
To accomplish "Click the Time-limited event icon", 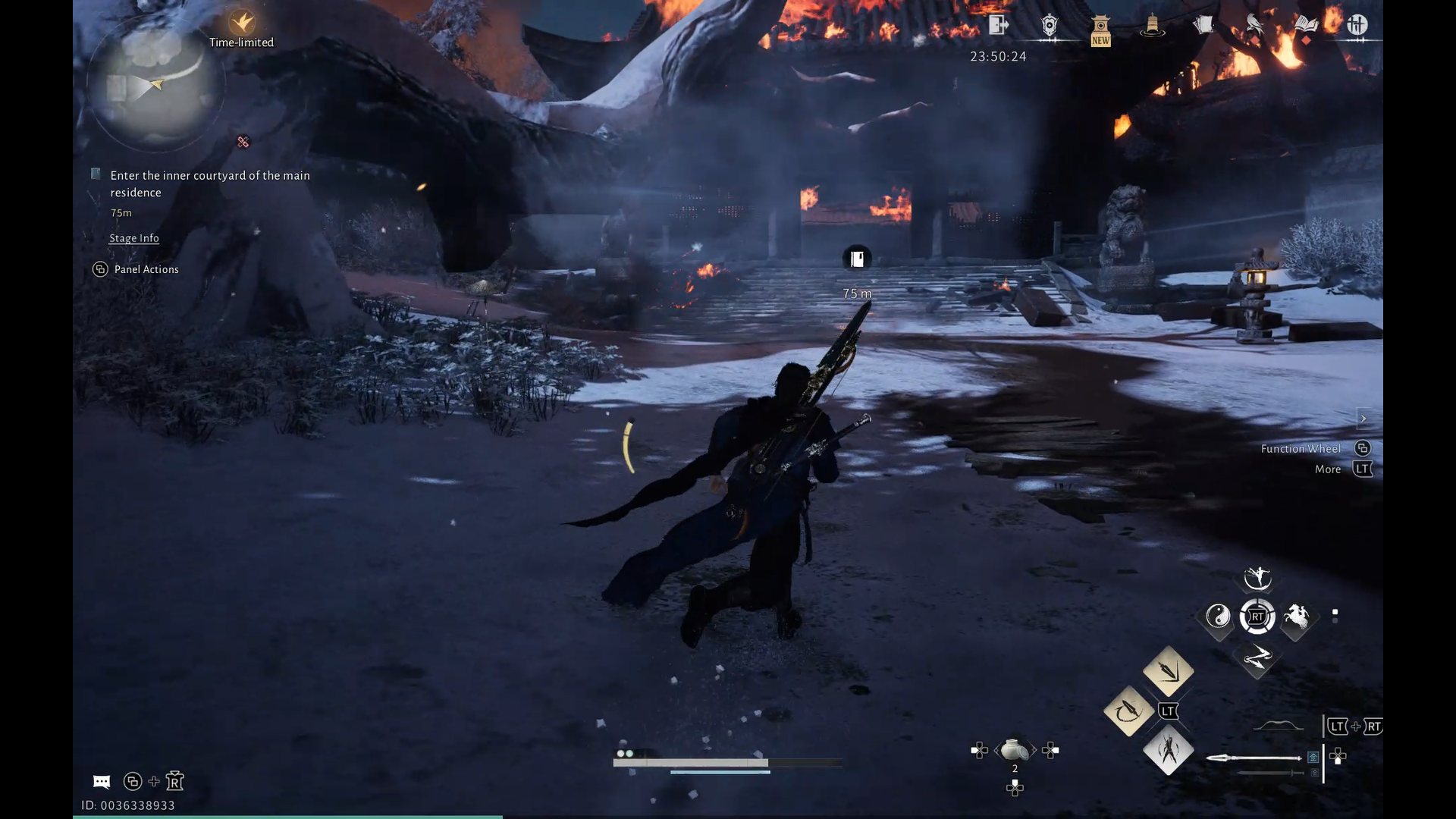I will 242,23.
